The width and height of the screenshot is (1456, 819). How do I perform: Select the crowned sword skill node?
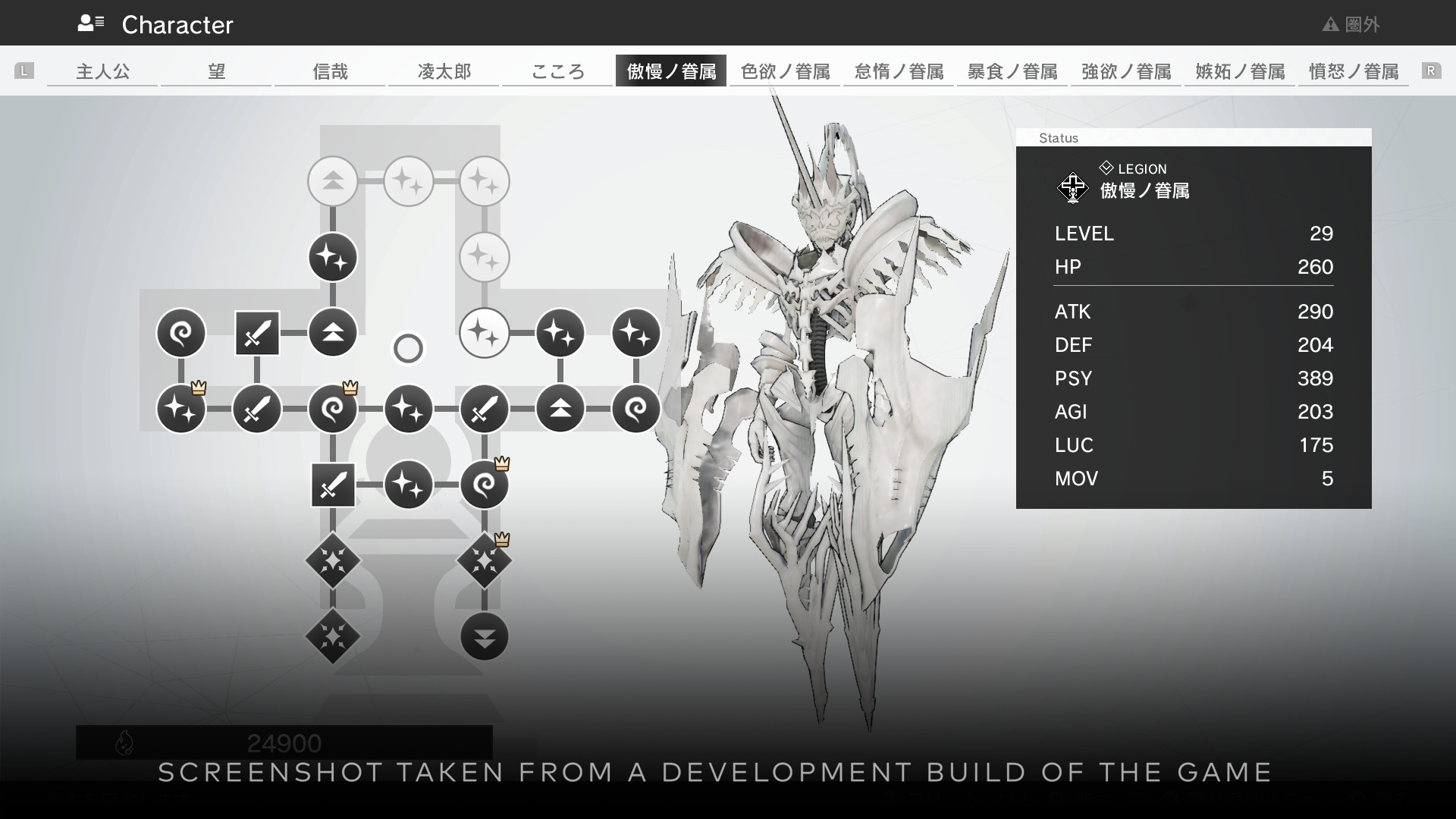tap(257, 409)
